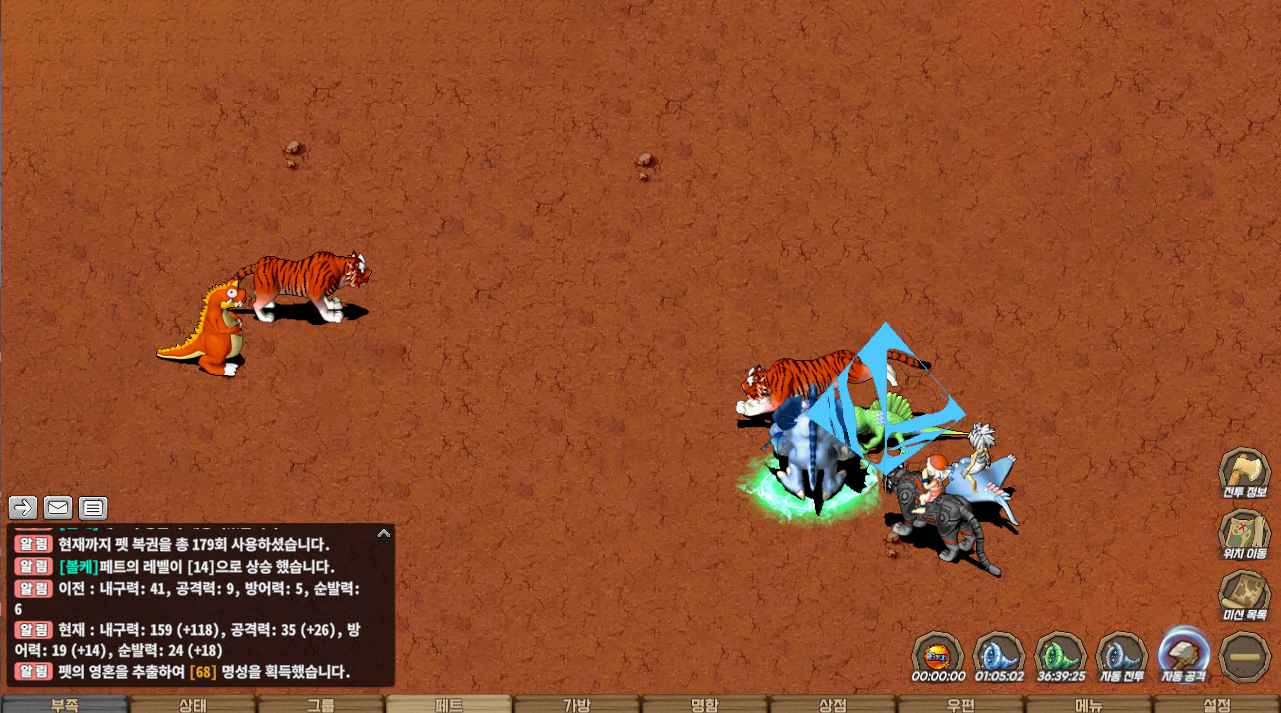Screen dimensions: 1281x713
Task: Open the envelope message button above chat
Action: click(58, 507)
